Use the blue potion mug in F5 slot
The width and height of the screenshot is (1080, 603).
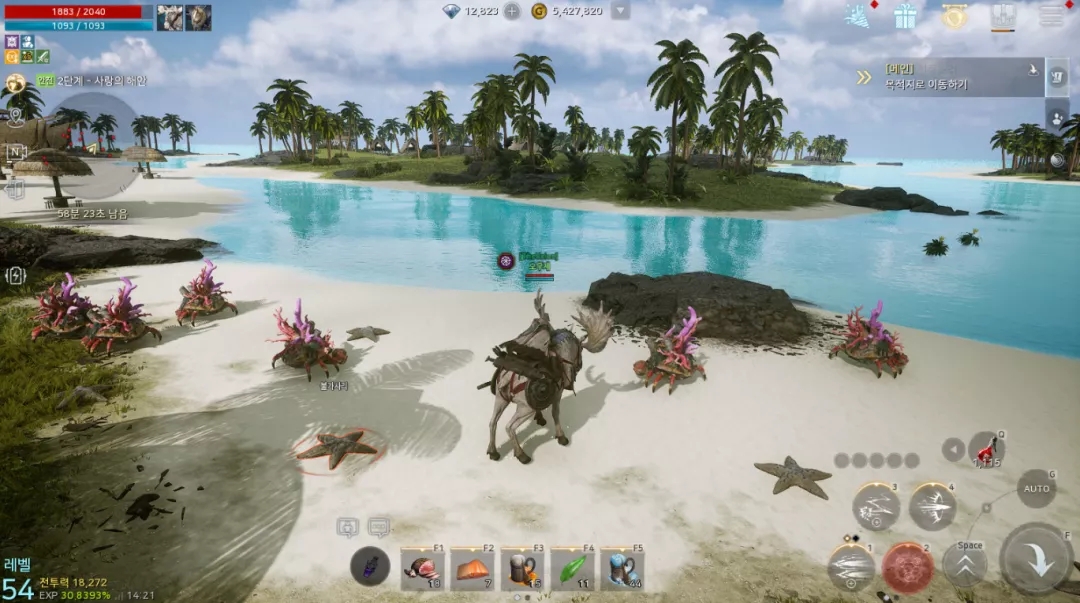point(621,569)
